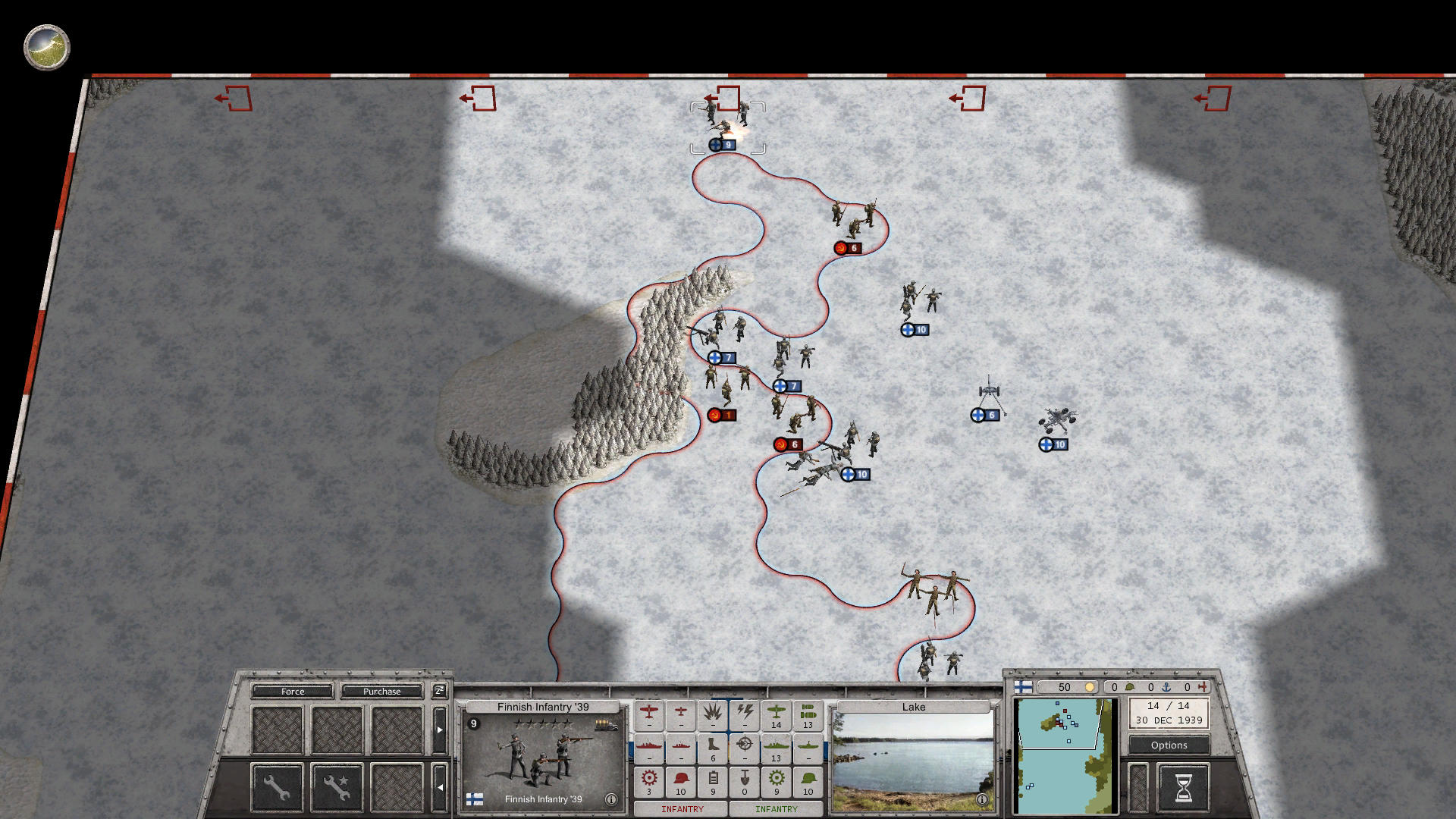Toggle unit sleep with the Zz button

[x=439, y=691]
